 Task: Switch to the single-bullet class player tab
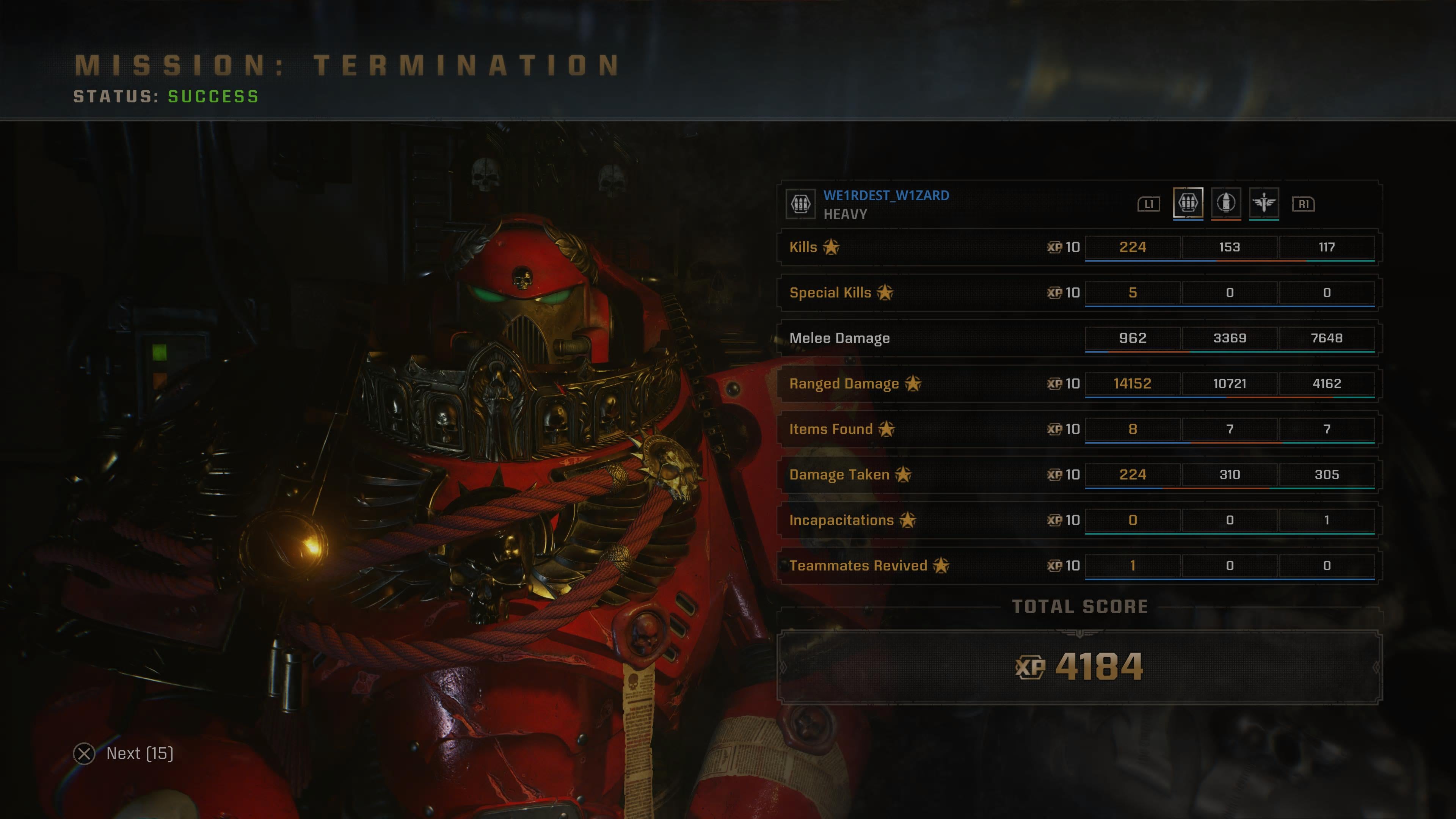click(x=1225, y=202)
